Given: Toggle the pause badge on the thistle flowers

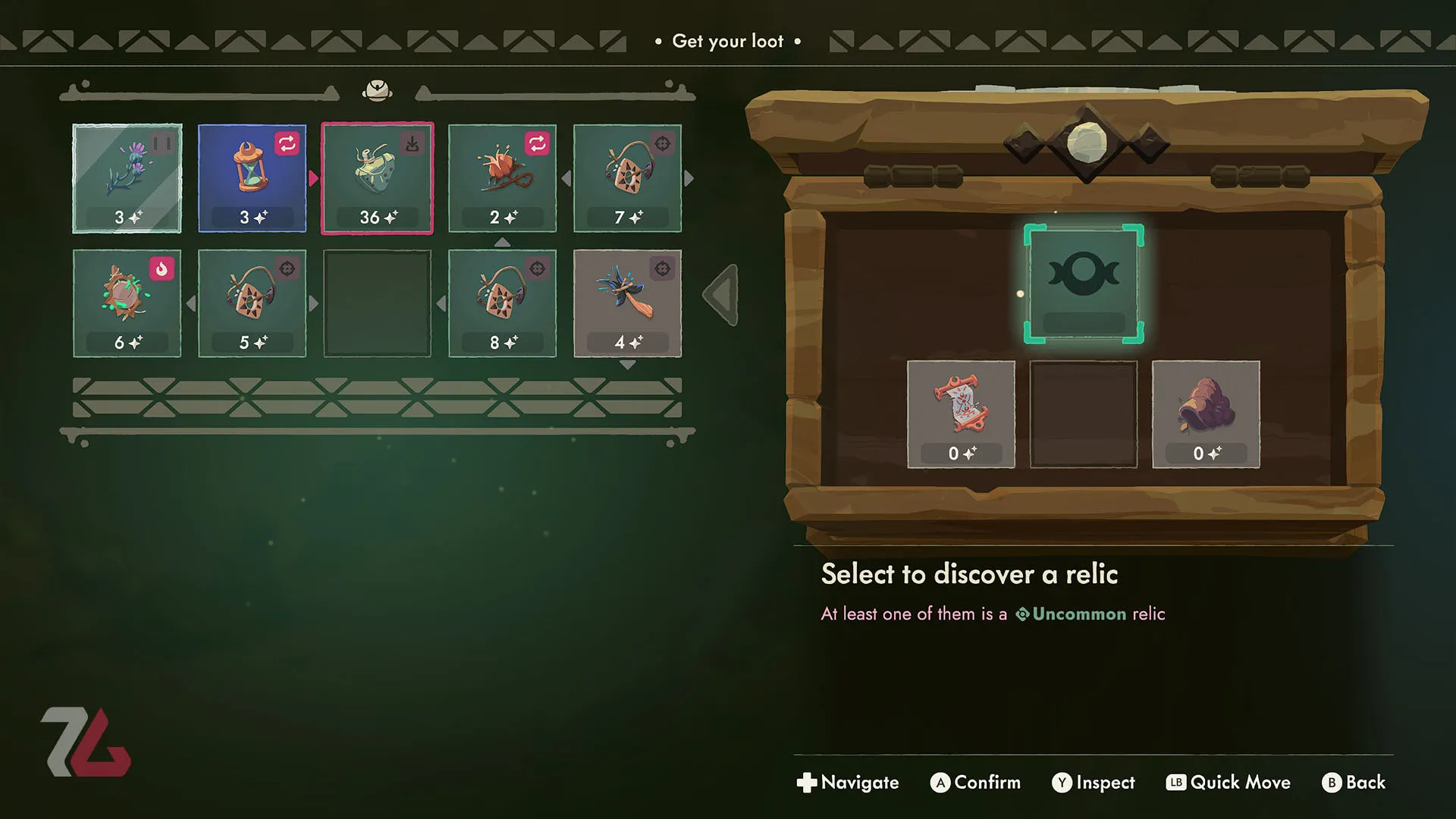Looking at the screenshot, I should point(162,144).
